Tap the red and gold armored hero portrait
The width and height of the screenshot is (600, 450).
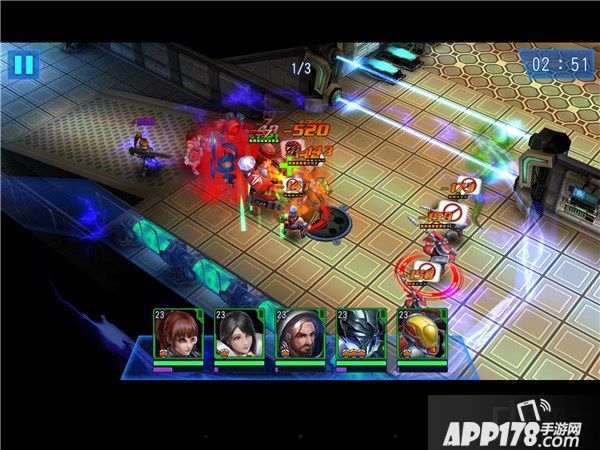(x=421, y=336)
